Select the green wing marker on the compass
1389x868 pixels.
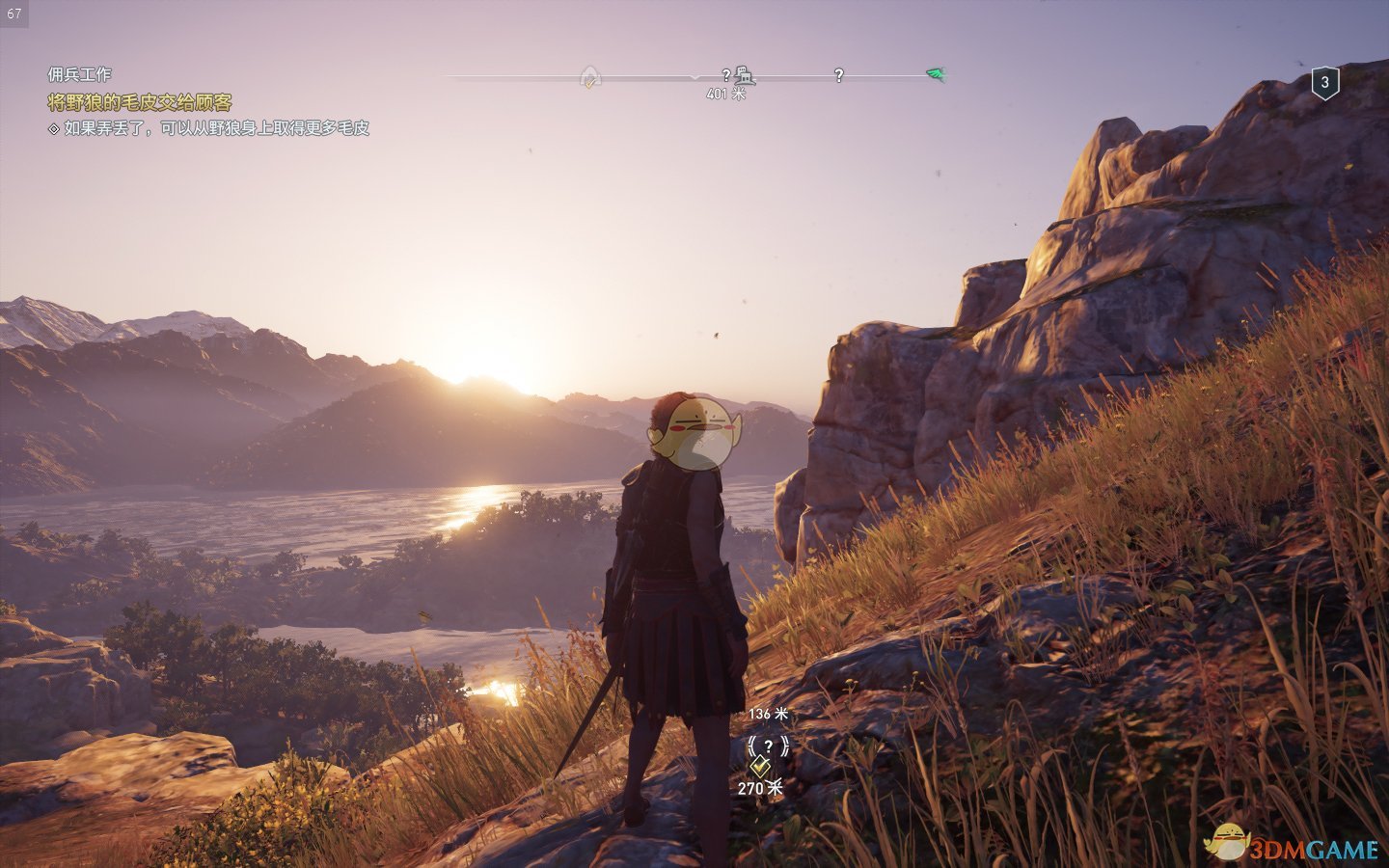[935, 74]
